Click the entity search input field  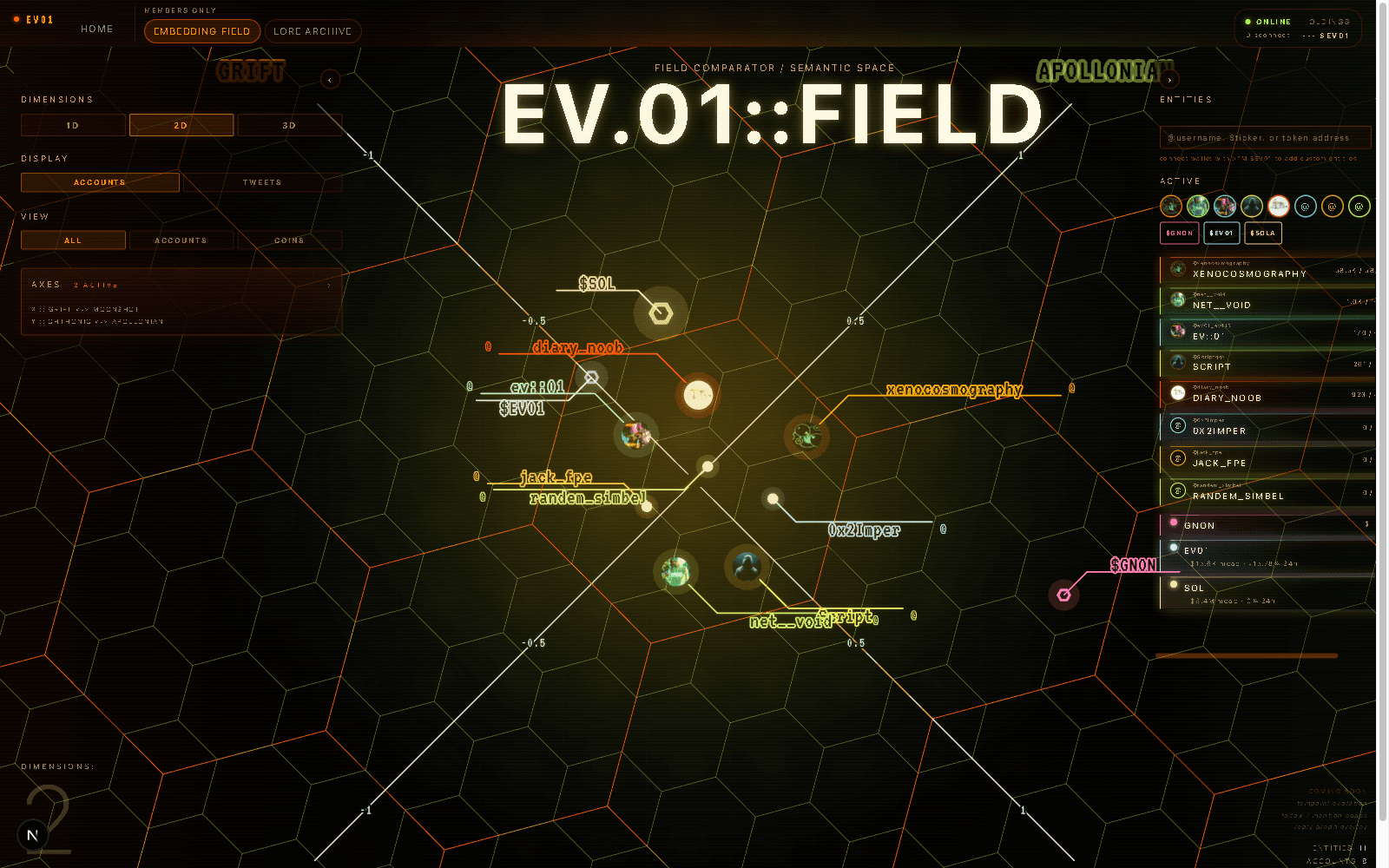point(1263,137)
